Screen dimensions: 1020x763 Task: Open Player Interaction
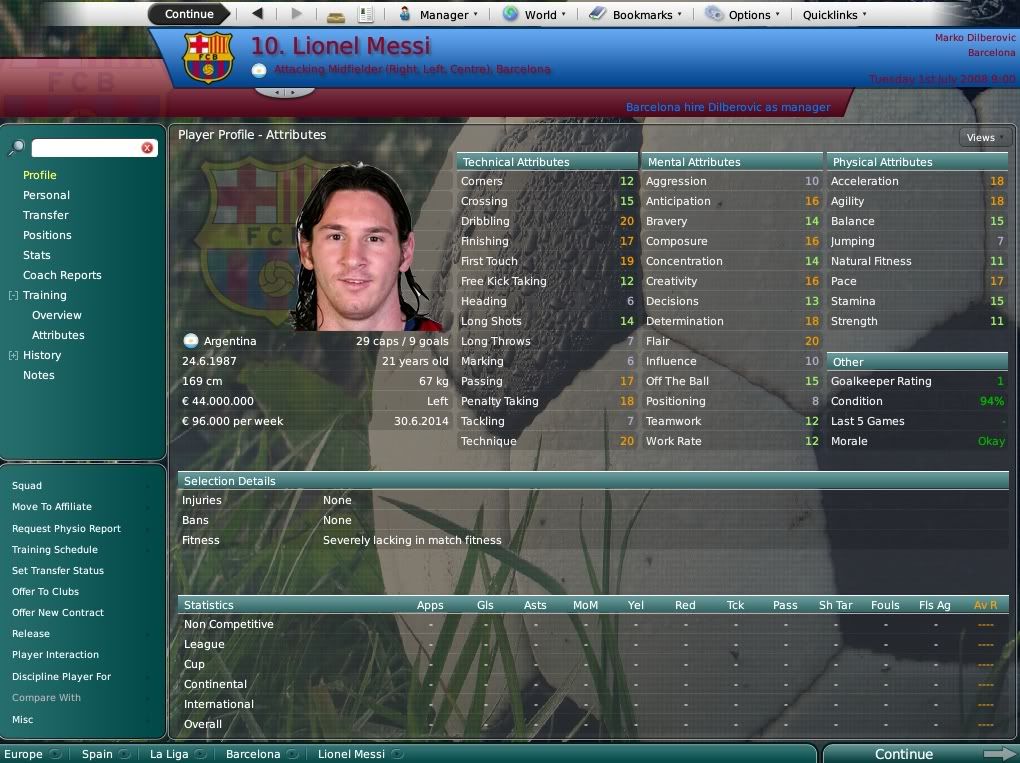55,654
